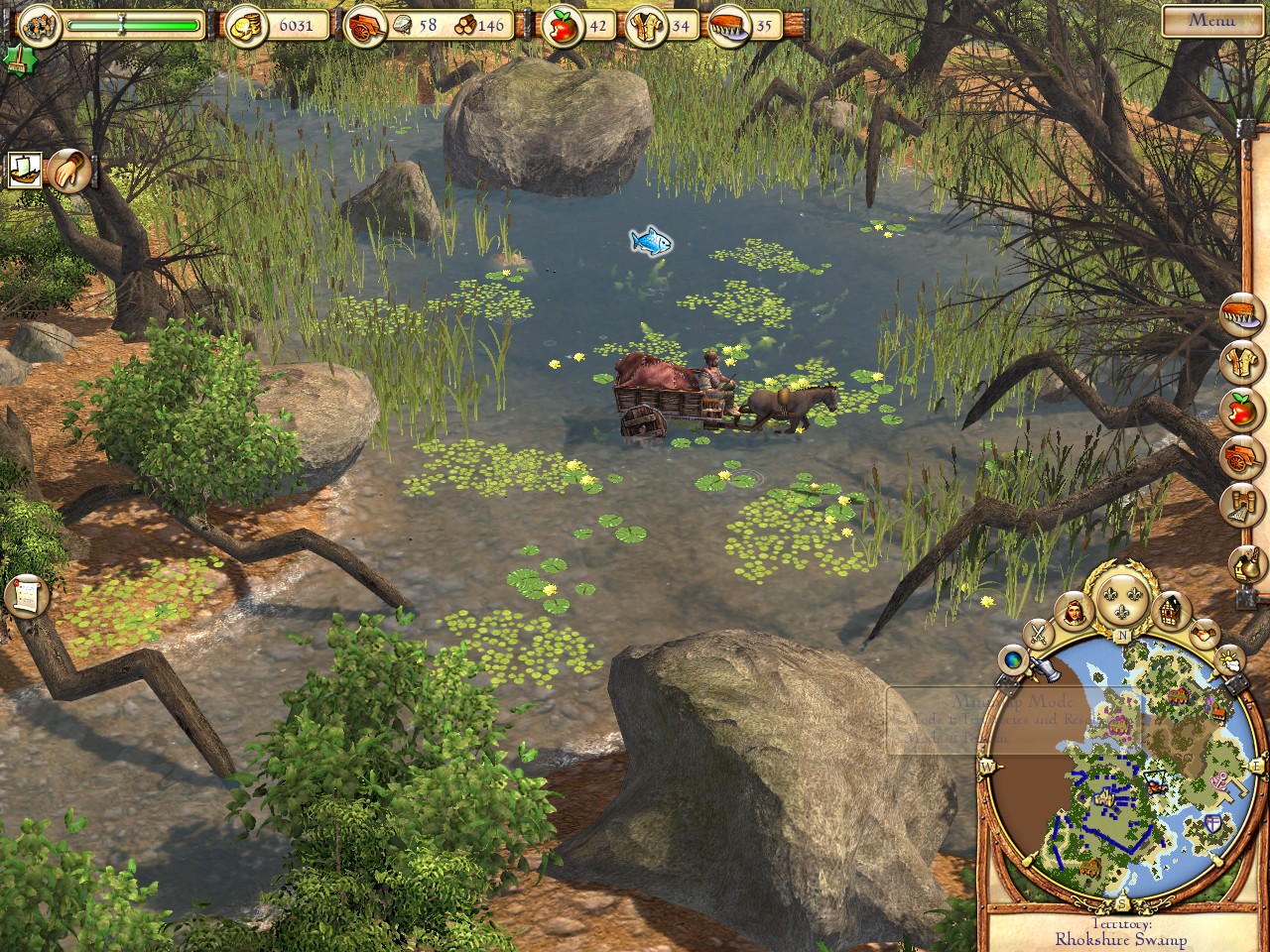
Task: Toggle the globe minimap mode button
Action: coord(1014,659)
